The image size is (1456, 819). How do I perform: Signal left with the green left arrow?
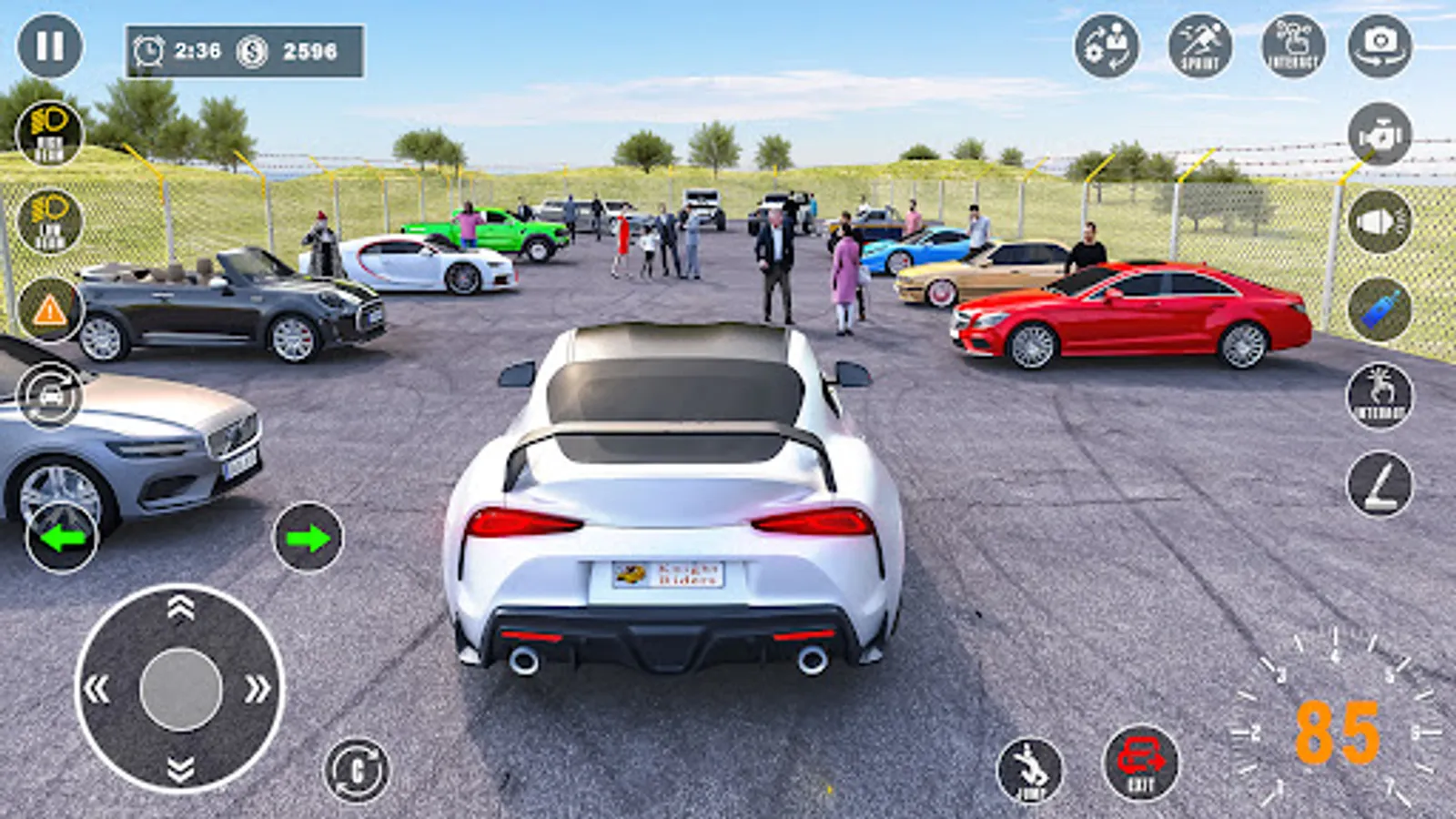pyautogui.click(x=62, y=538)
